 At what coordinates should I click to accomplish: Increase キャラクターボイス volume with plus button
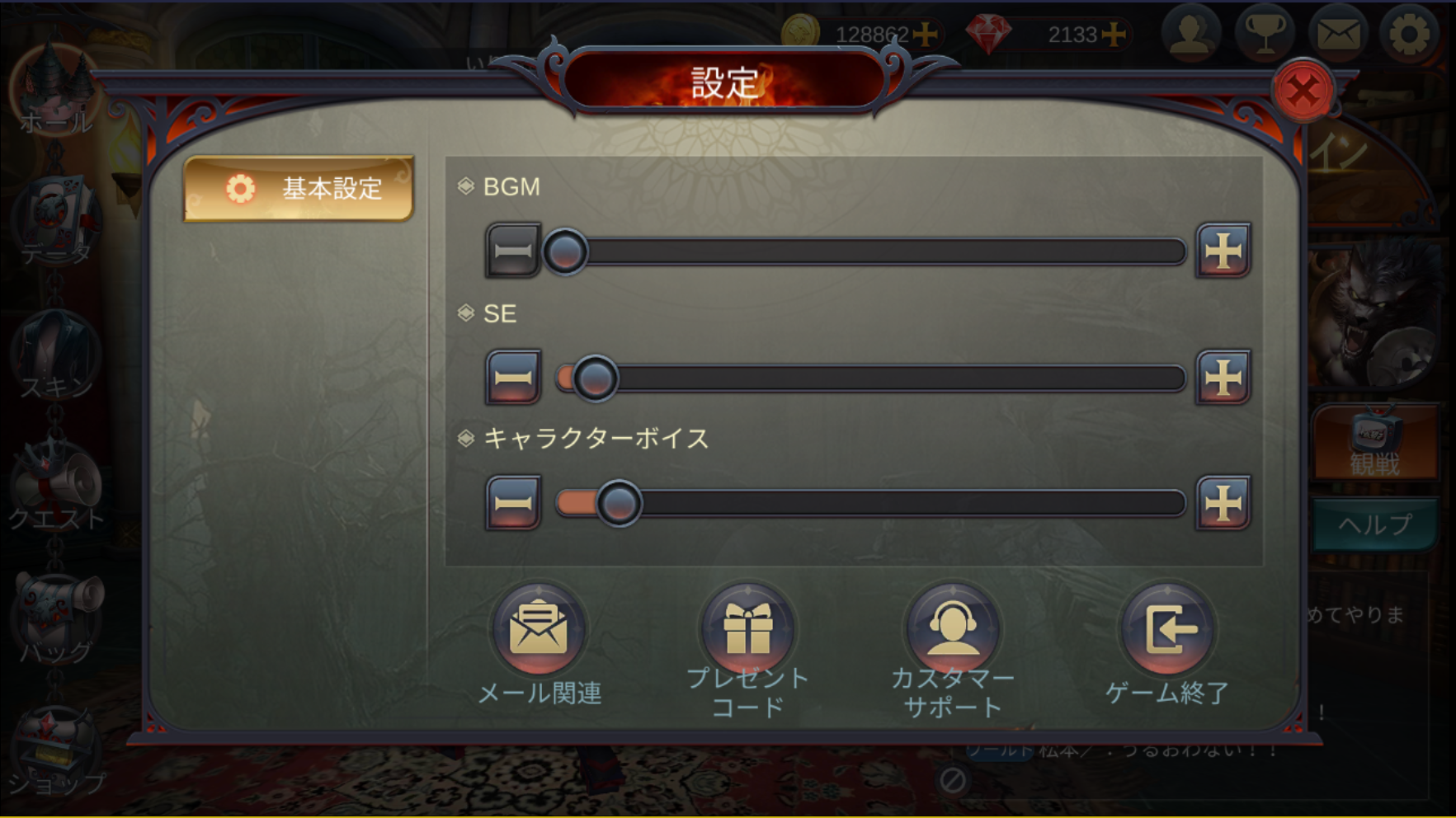point(1223,502)
